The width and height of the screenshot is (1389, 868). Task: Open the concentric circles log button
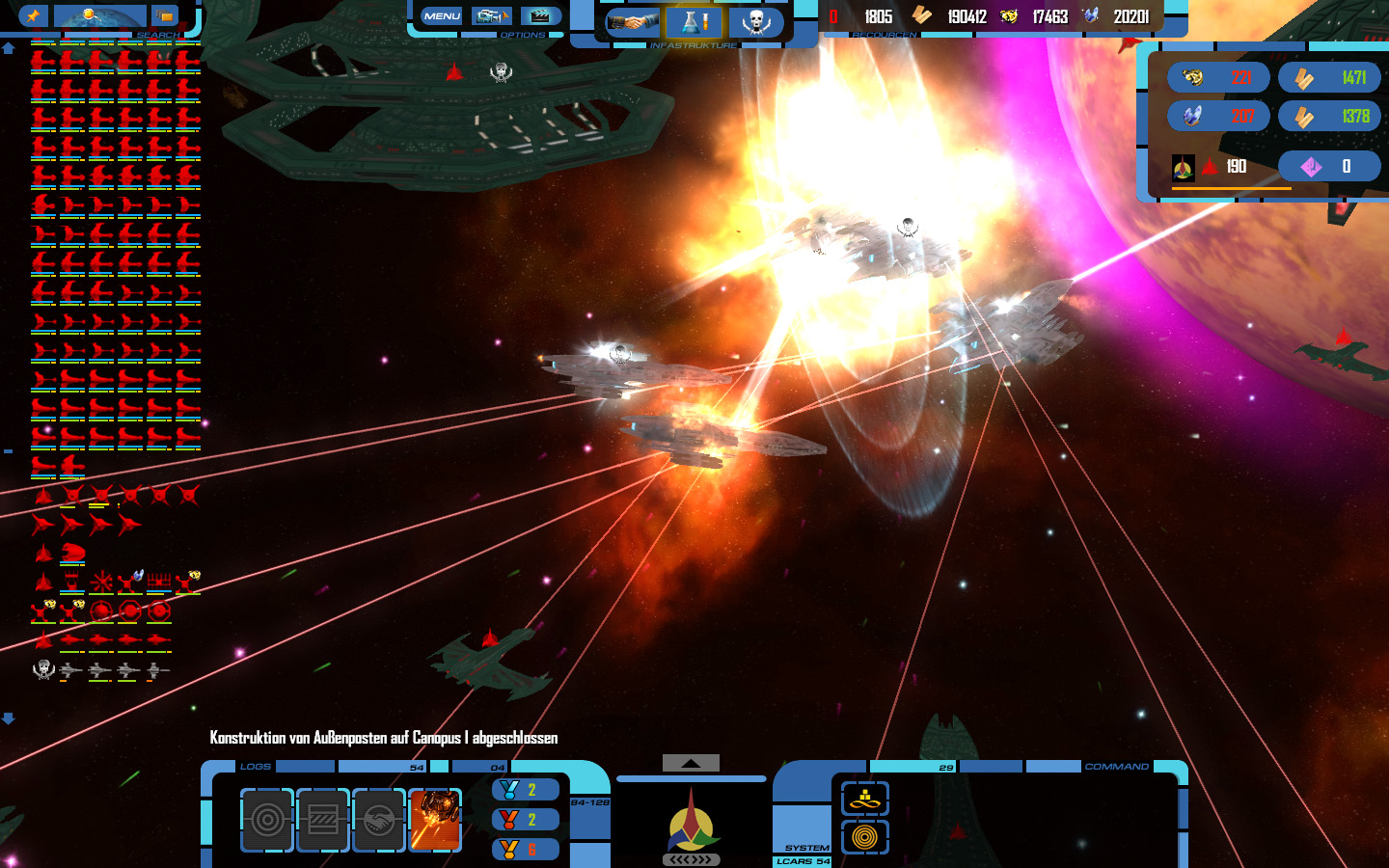click(x=267, y=820)
